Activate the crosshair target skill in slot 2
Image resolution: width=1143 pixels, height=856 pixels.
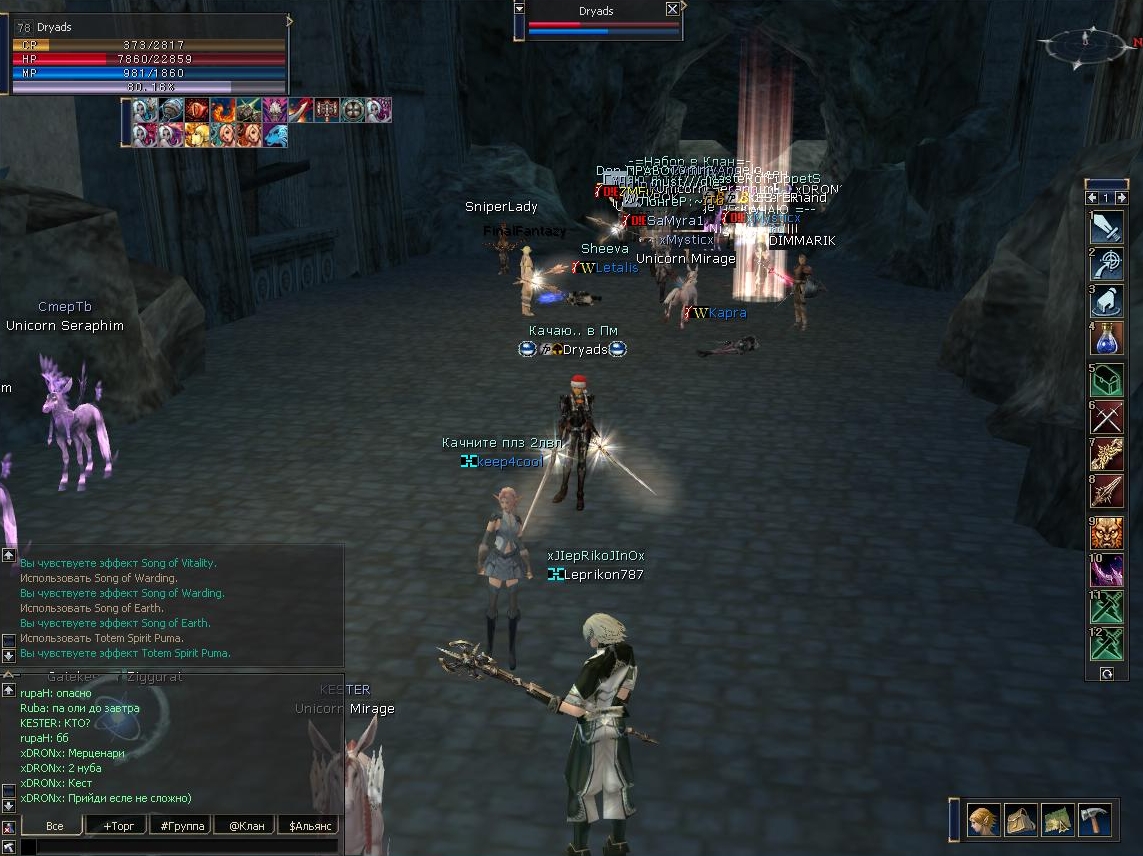point(1107,263)
